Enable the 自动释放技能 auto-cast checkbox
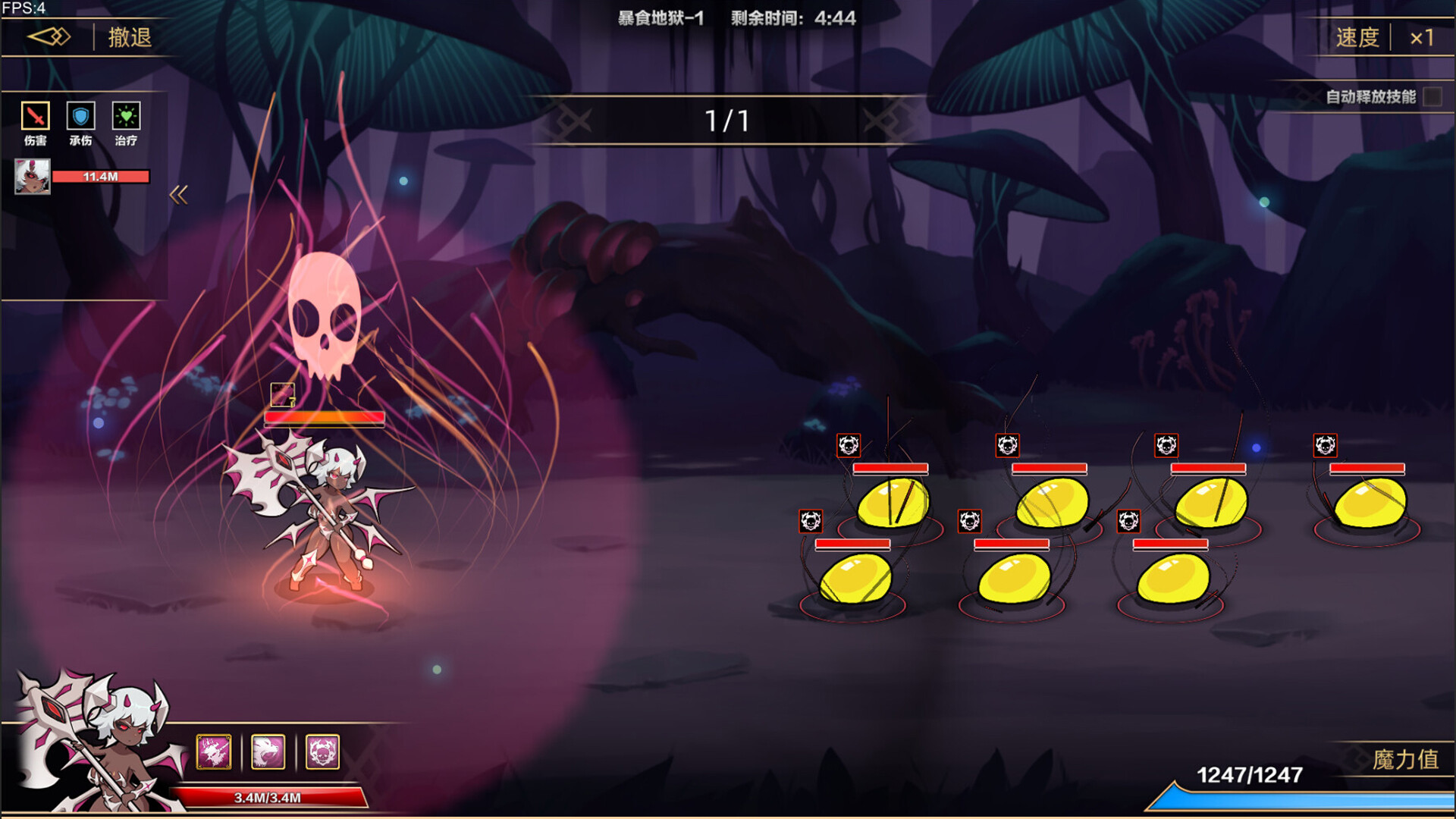 coord(1433,96)
